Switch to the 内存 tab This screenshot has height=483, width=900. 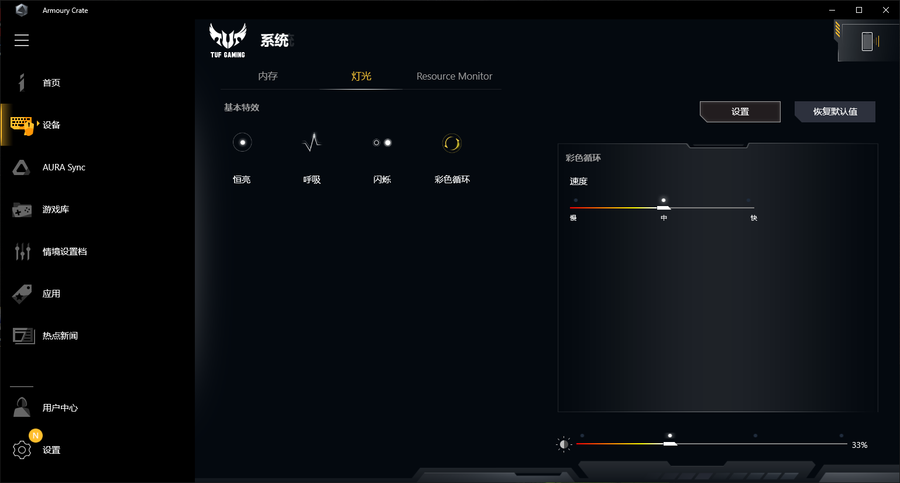(268, 76)
